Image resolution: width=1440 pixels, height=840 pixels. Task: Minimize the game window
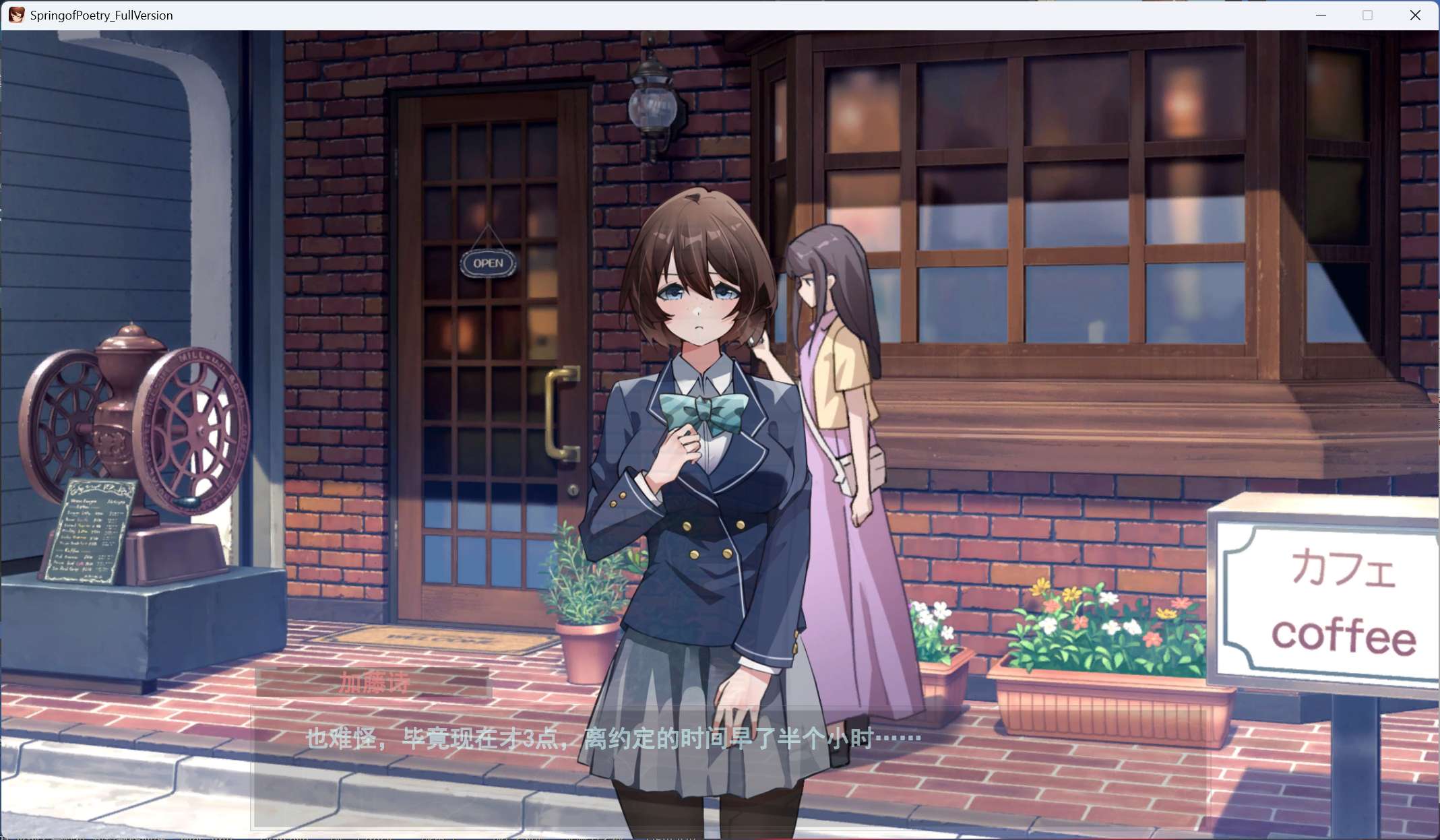click(x=1321, y=15)
